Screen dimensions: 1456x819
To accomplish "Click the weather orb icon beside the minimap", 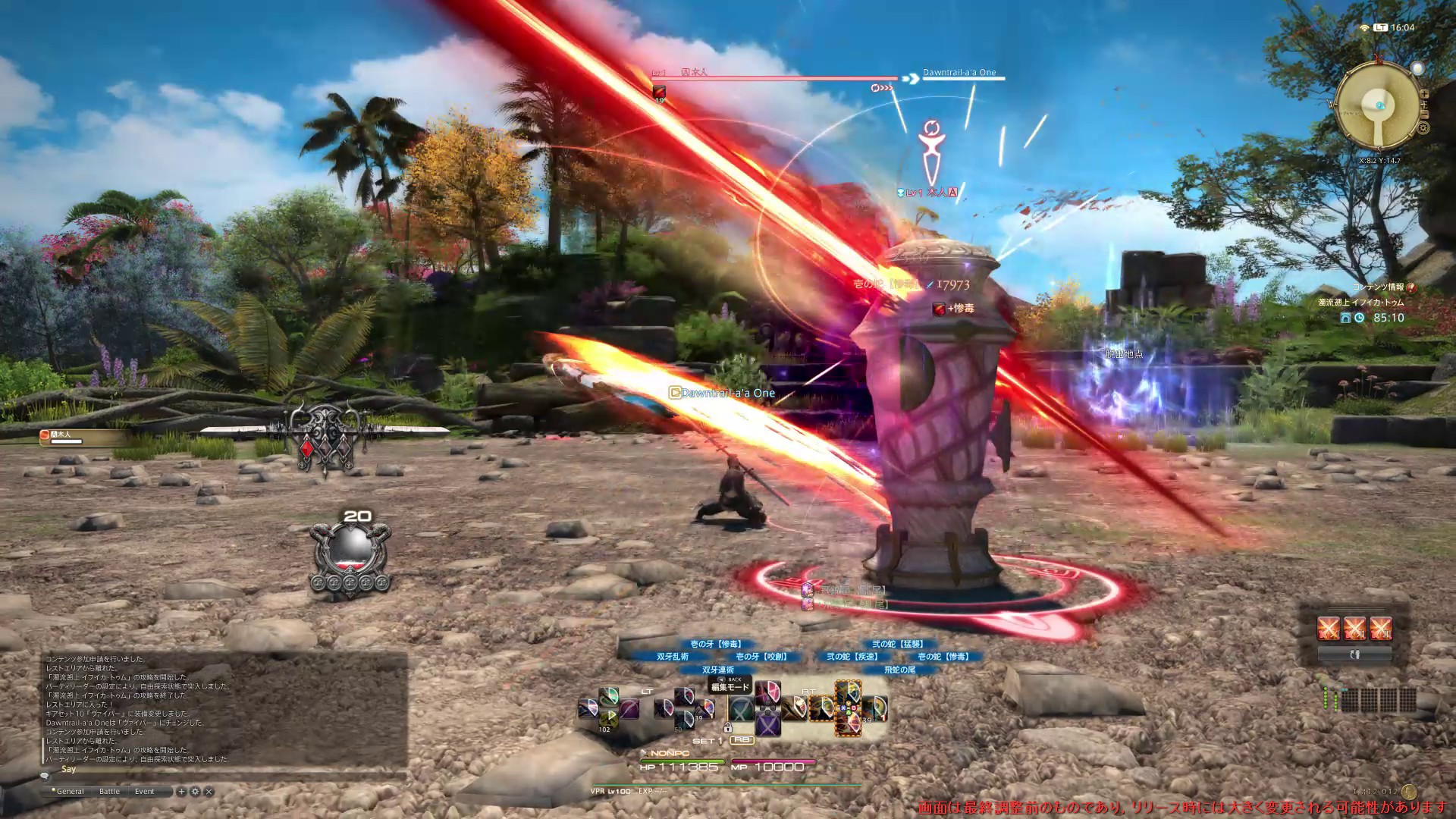I will [1416, 69].
